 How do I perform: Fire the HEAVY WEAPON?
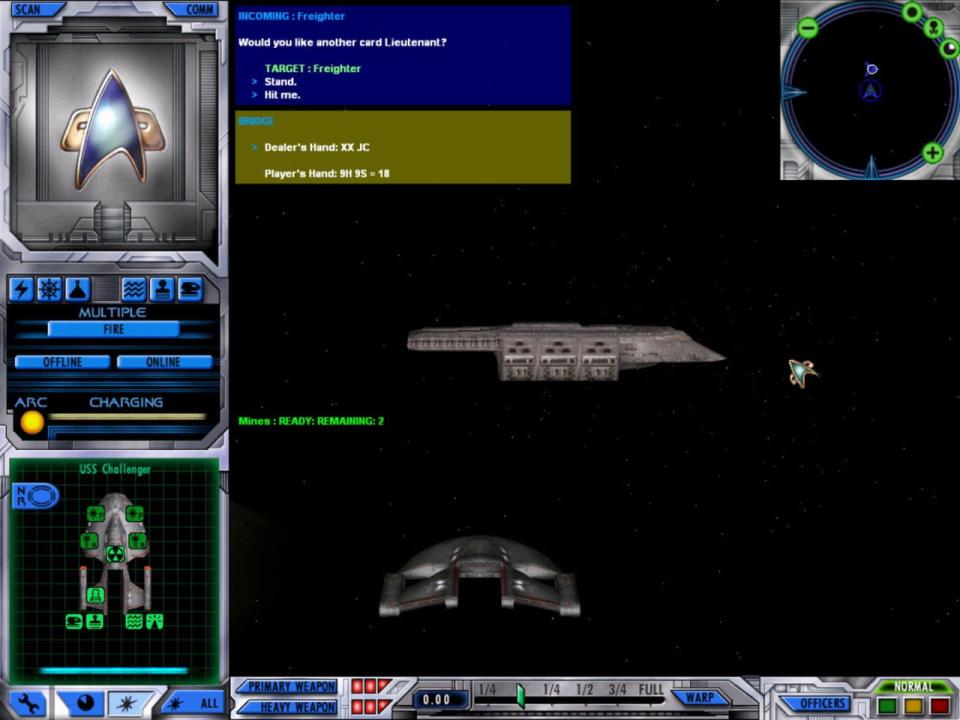click(290, 707)
